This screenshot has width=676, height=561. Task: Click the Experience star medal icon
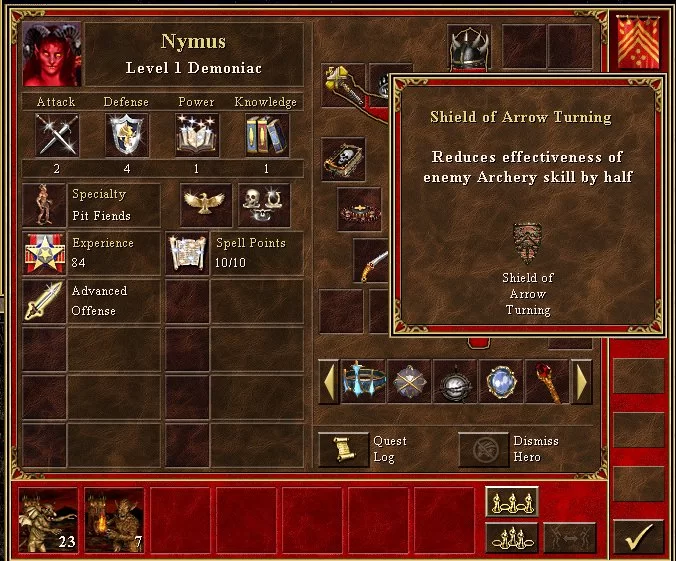coord(43,254)
